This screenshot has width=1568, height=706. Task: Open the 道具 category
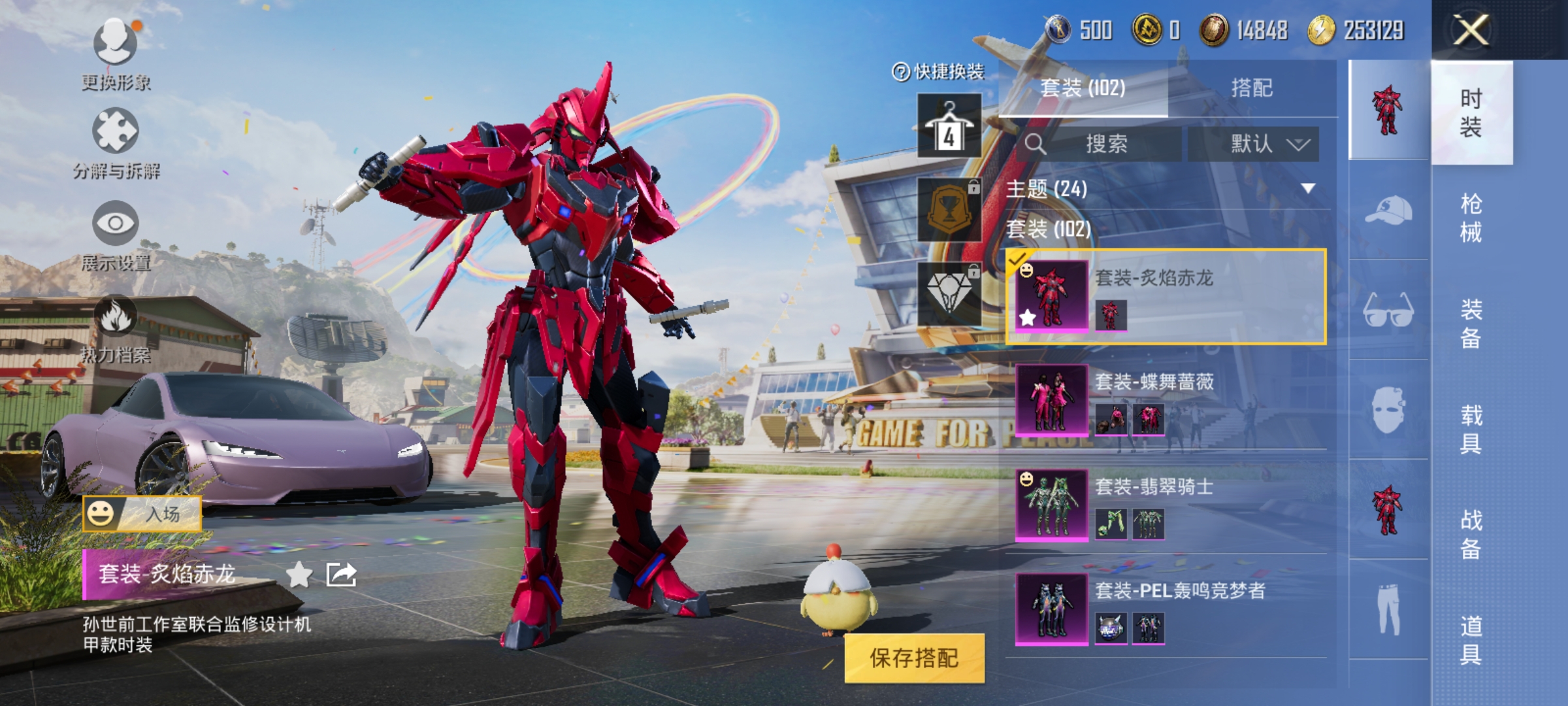tap(1471, 640)
